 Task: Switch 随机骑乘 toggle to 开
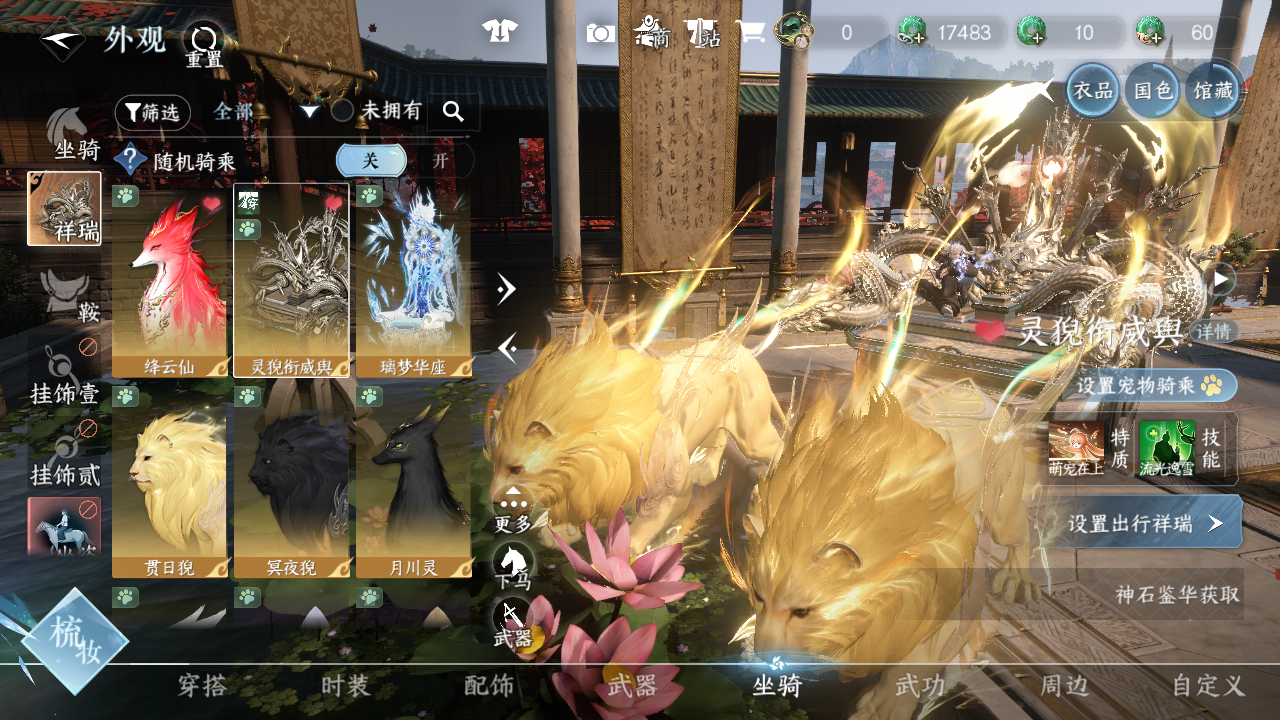coord(440,160)
